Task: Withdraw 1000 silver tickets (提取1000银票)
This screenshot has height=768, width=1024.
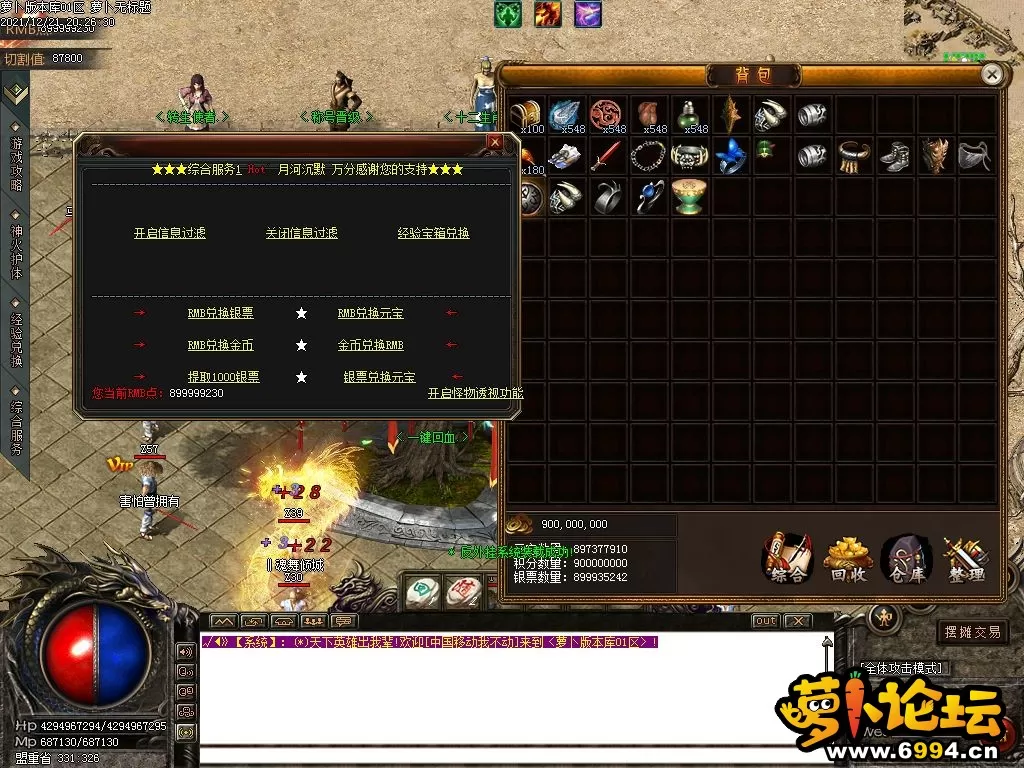Action: pos(223,377)
